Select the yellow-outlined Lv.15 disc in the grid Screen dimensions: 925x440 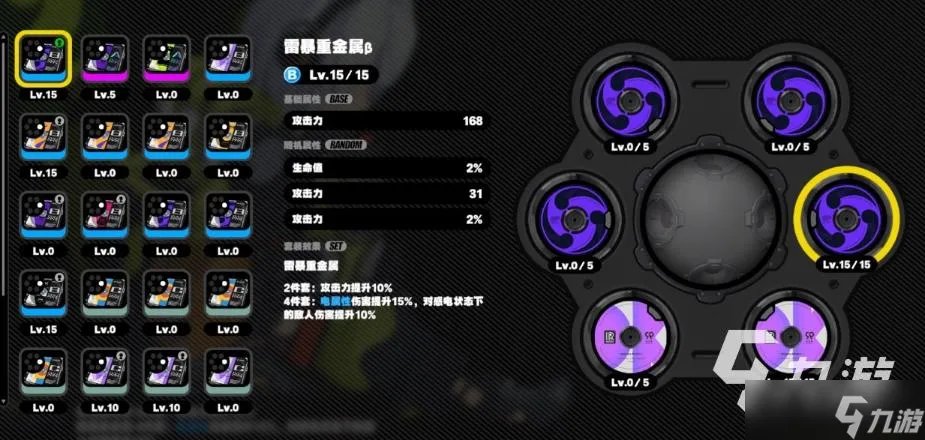pyautogui.click(x=41, y=58)
